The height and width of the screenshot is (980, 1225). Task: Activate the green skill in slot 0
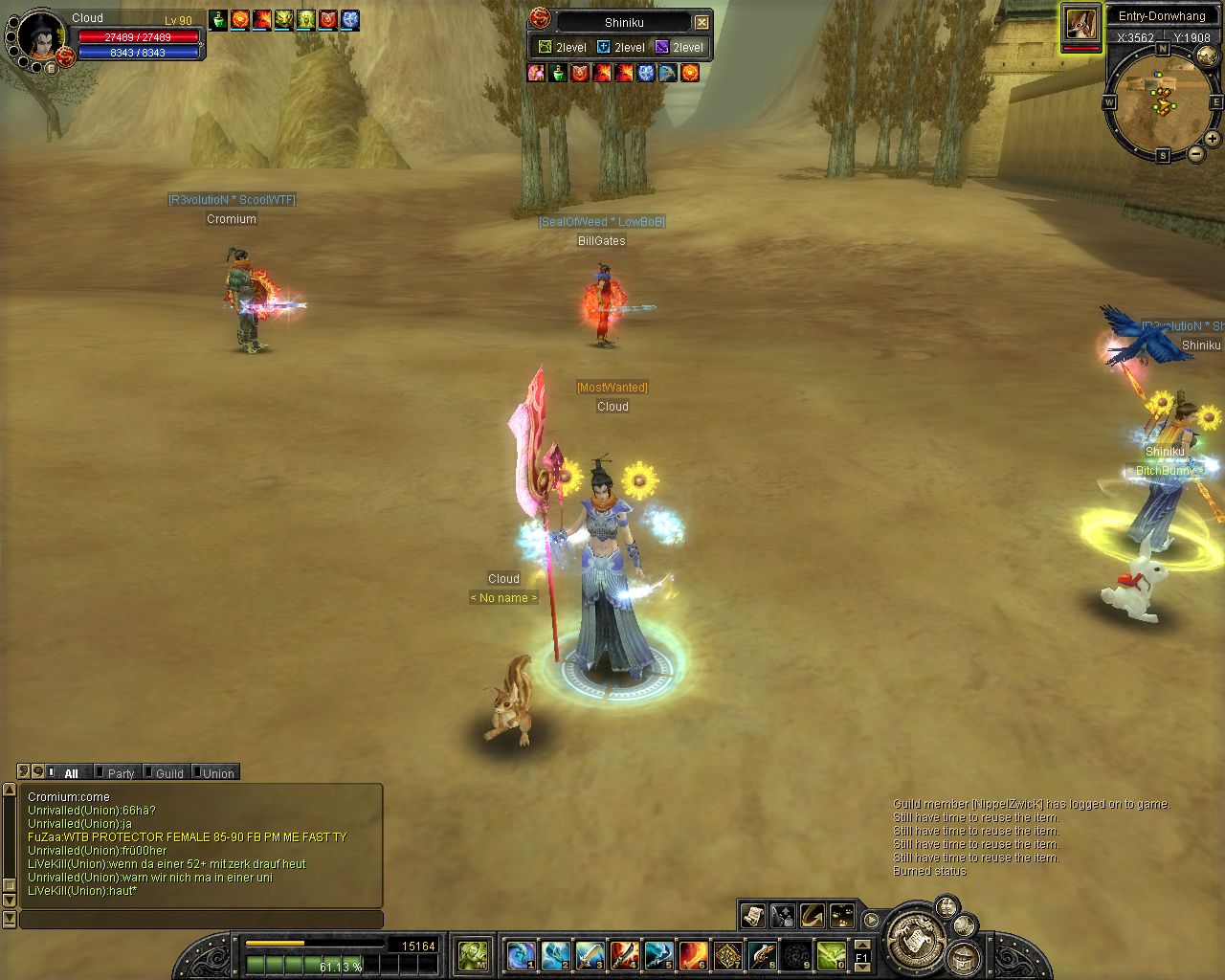click(832, 954)
